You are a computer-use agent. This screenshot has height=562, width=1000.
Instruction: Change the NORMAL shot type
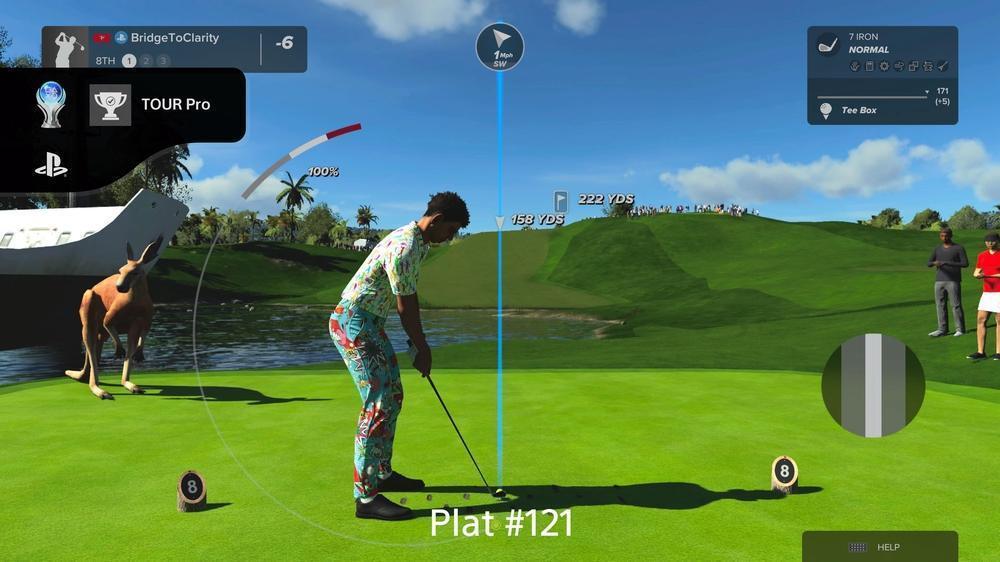(868, 50)
